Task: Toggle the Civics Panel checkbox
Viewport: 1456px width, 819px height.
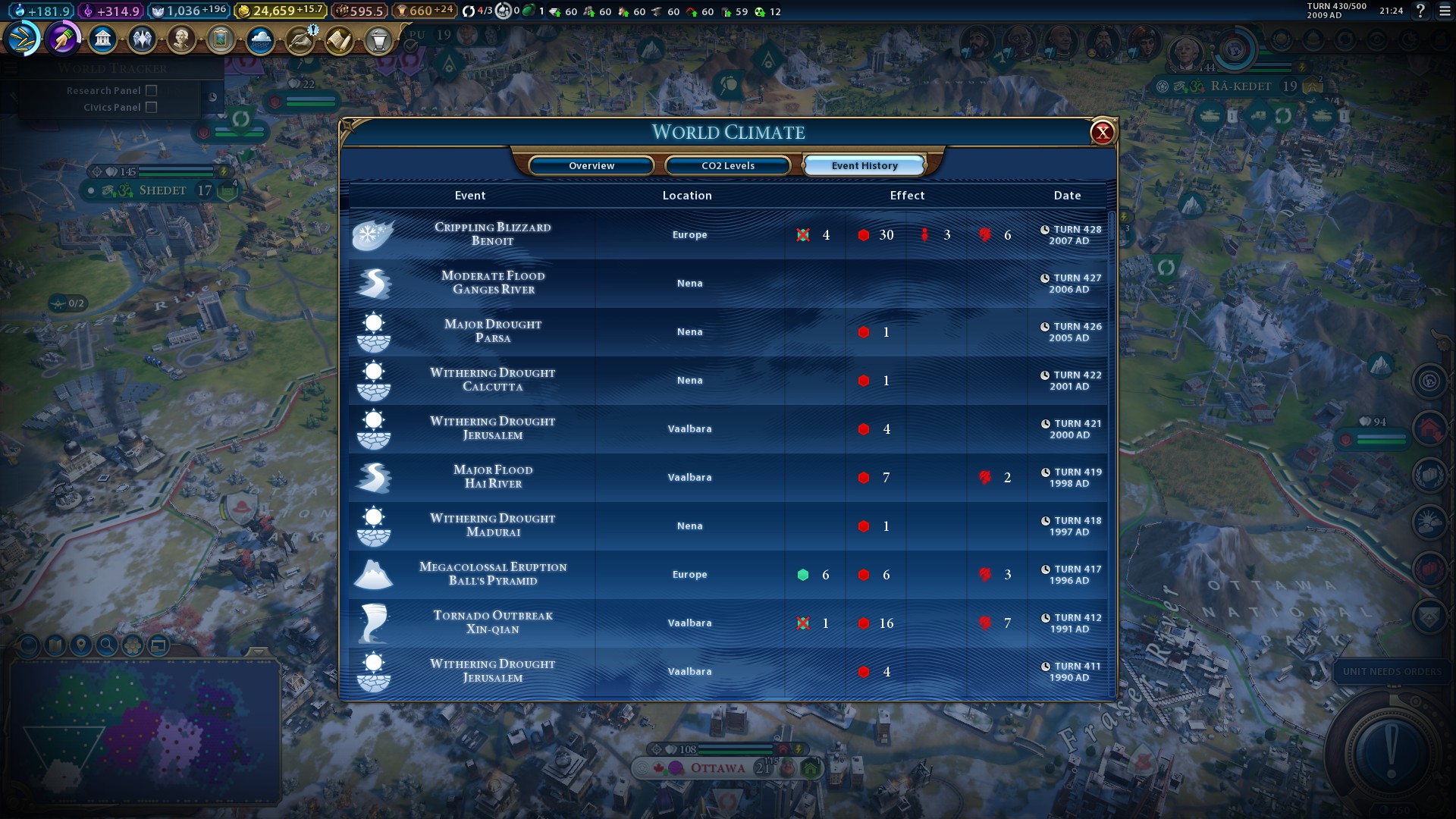Action: tap(152, 107)
